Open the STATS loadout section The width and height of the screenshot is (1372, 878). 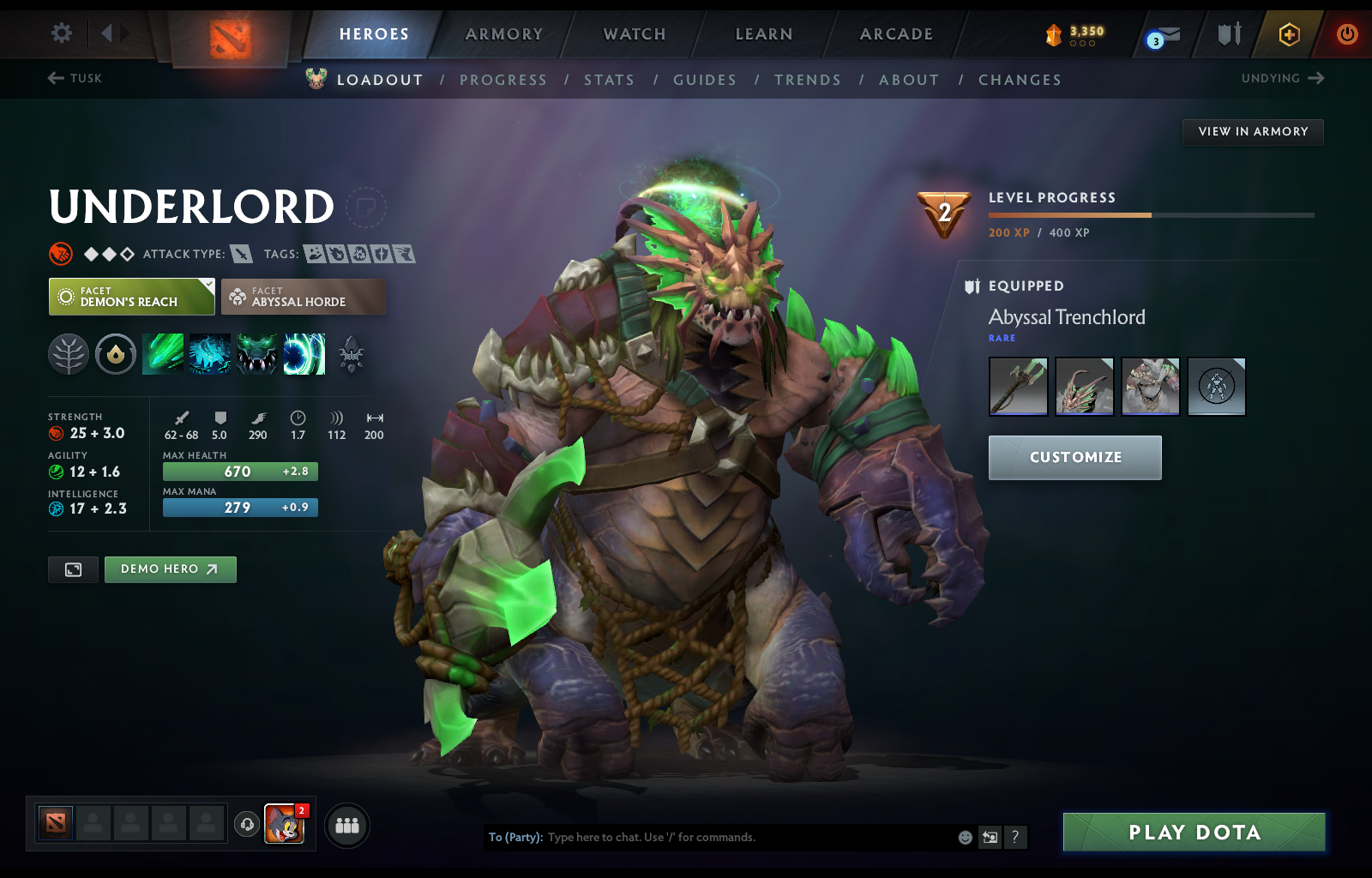(x=609, y=80)
